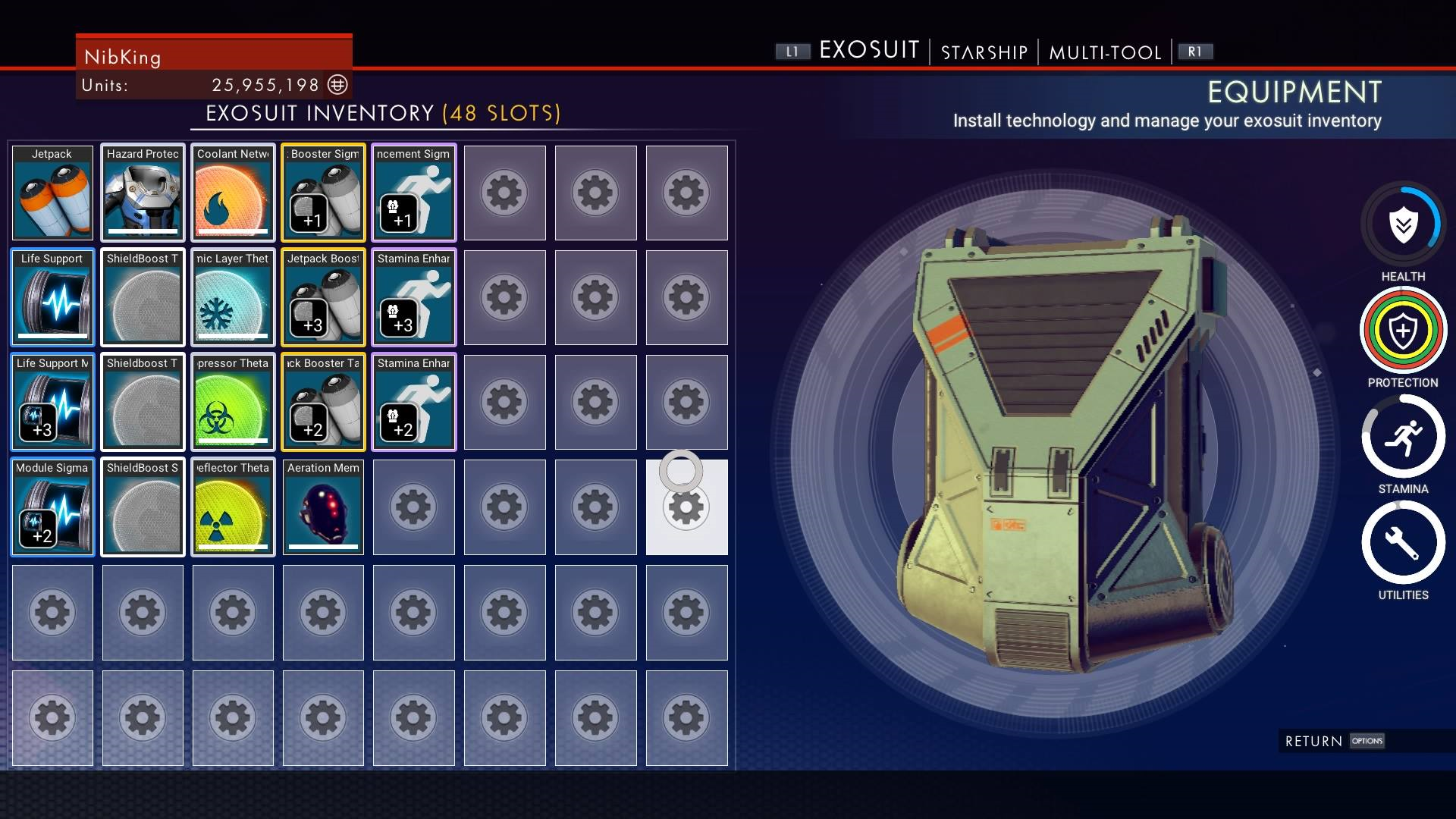Select the Jetpack Booster +3 slot

pyautogui.click(x=323, y=297)
